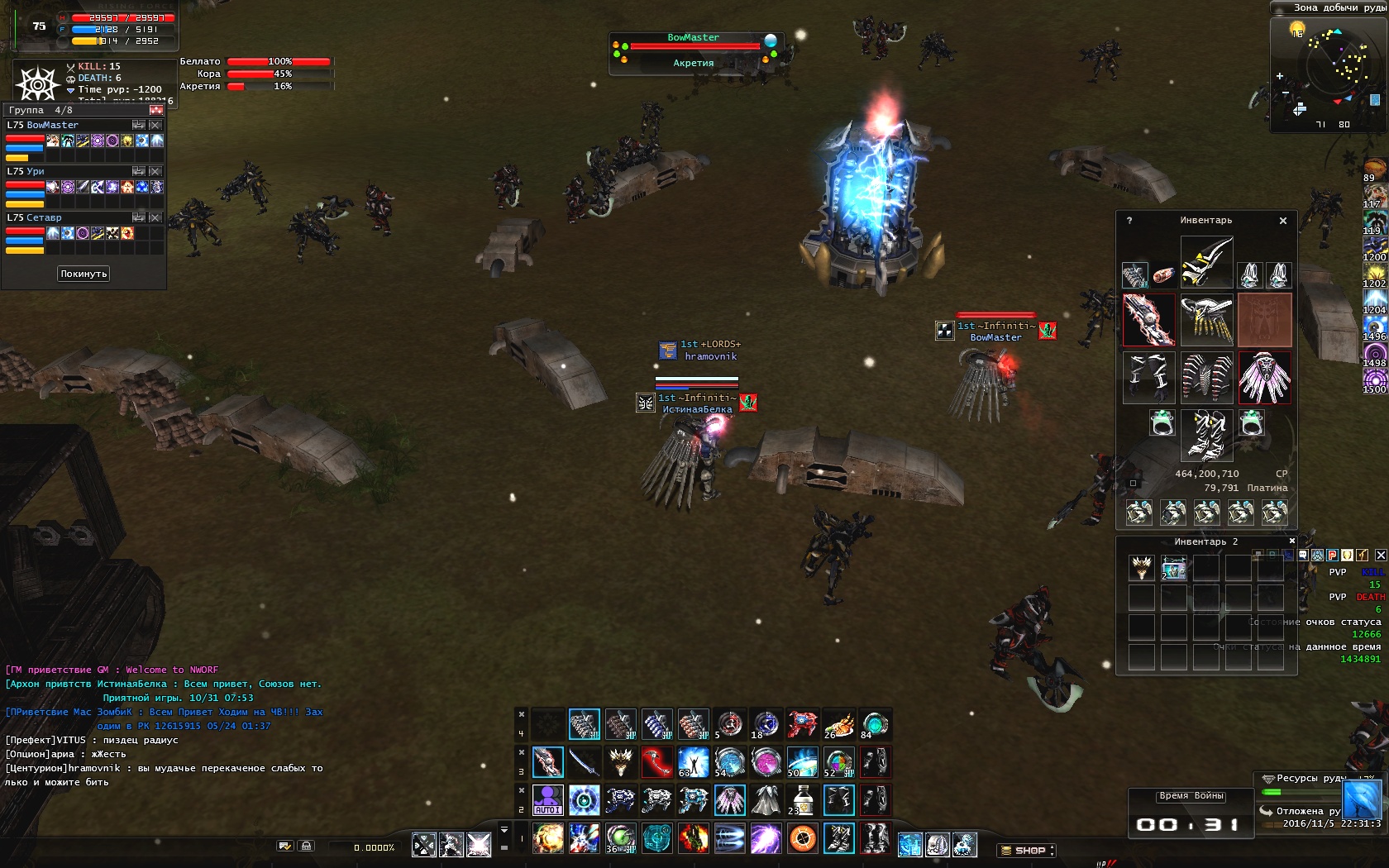Trigger the red scythe skill icon

(656, 762)
